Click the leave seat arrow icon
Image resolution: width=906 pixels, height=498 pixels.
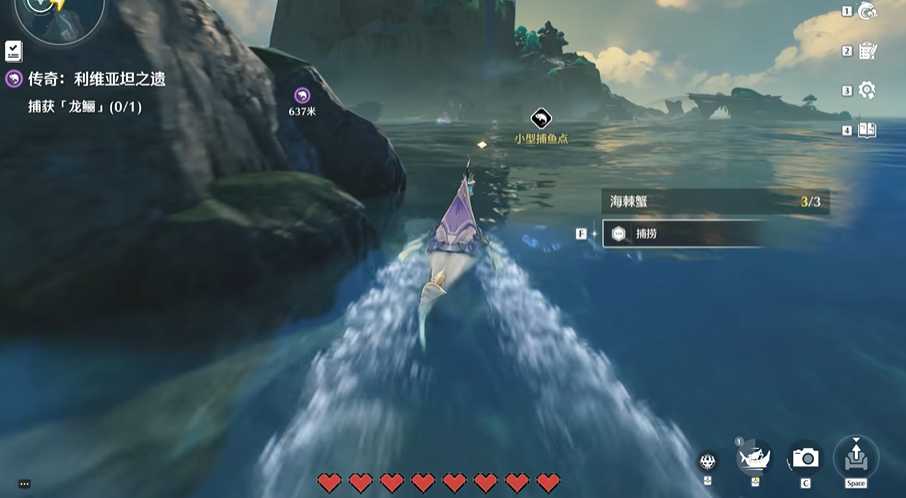point(855,456)
